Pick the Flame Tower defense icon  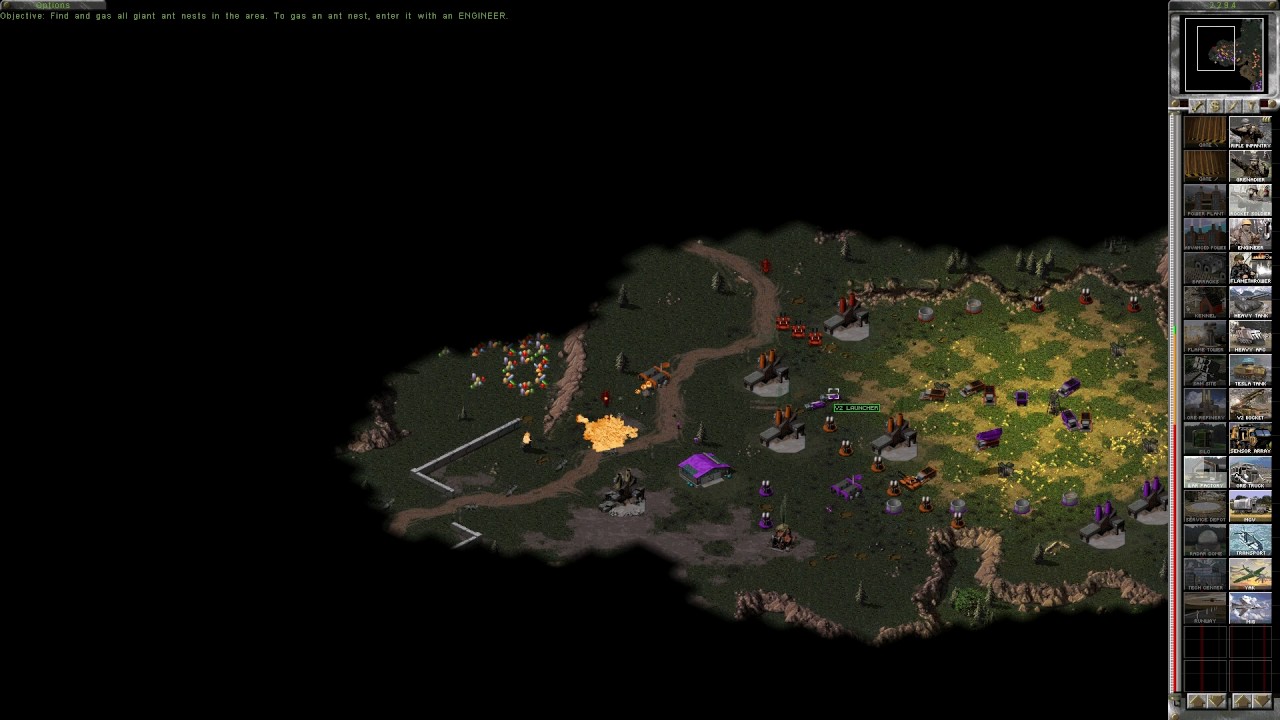1205,336
